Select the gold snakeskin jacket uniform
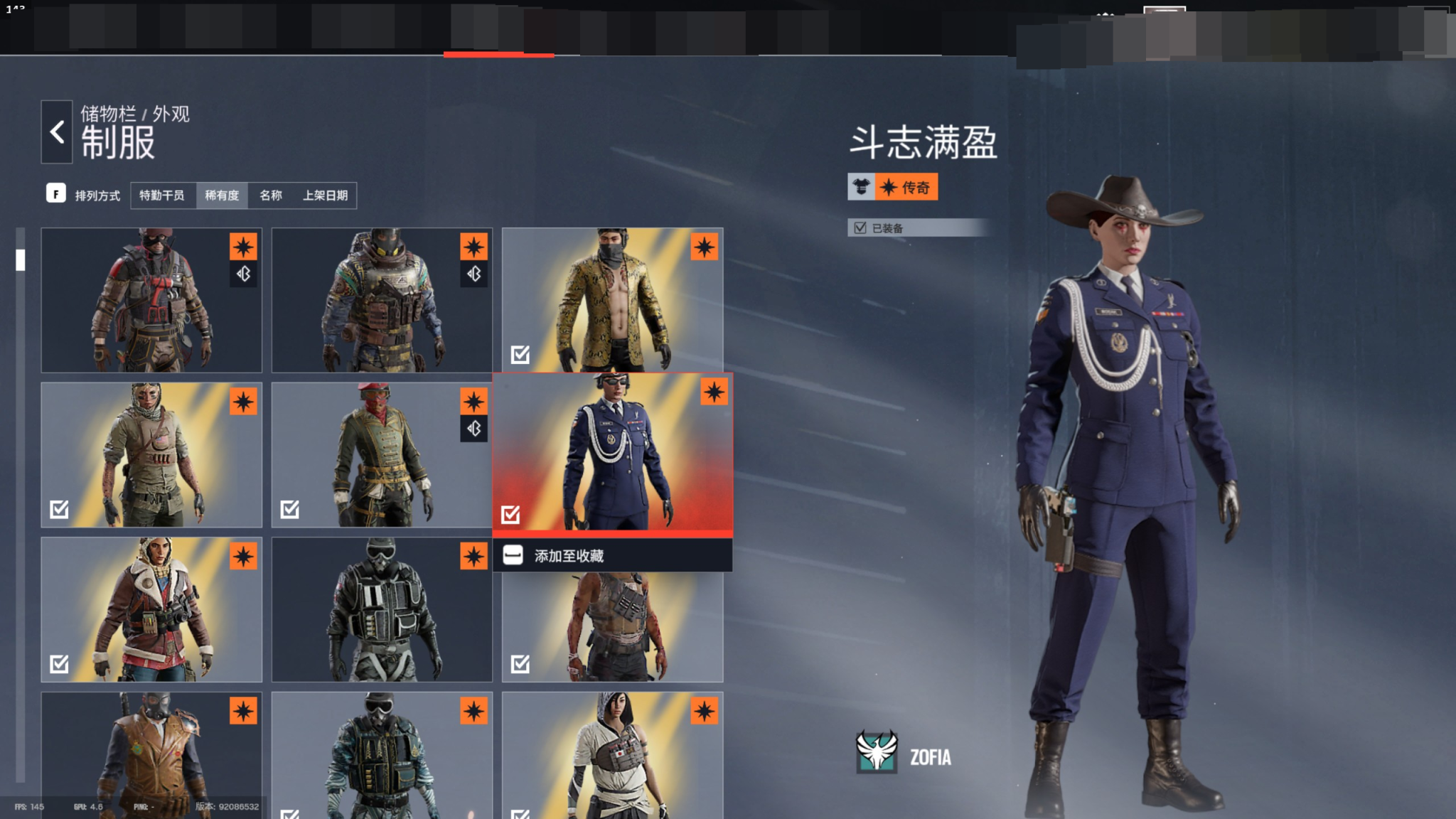 [x=612, y=300]
